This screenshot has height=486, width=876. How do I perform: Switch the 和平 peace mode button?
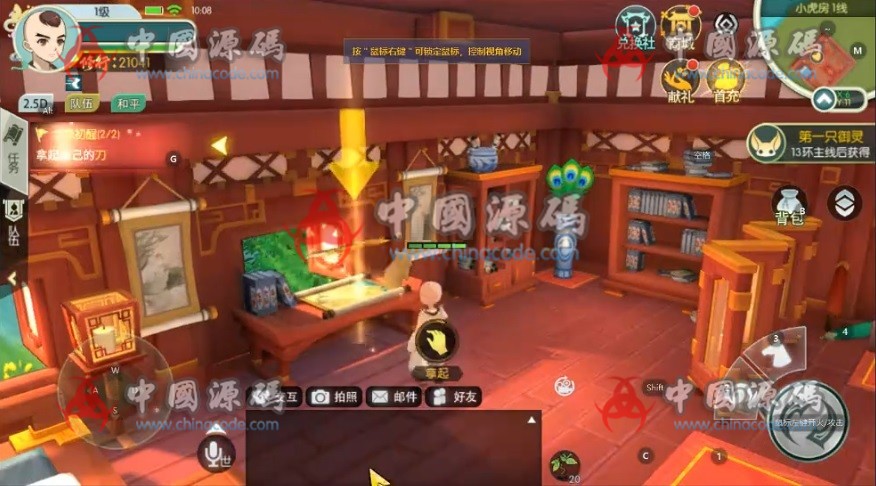click(x=127, y=102)
